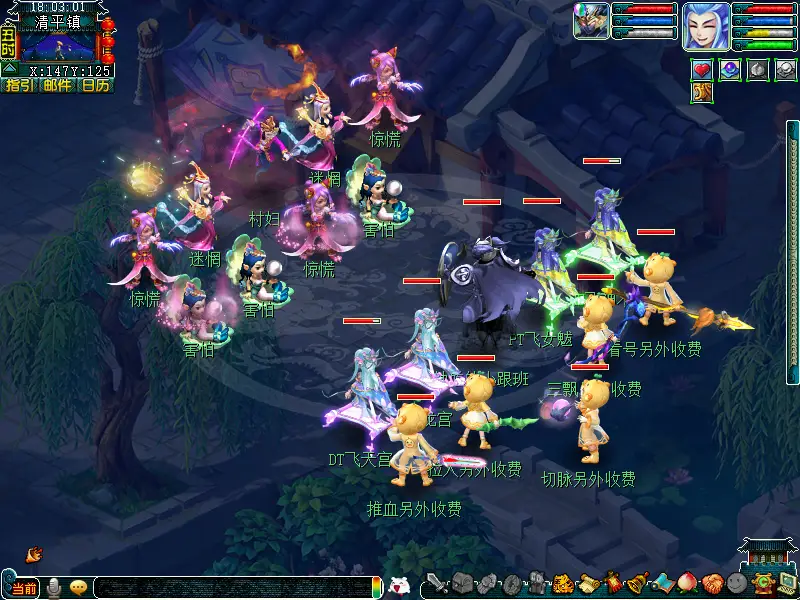The width and height of the screenshot is (800, 600).
Task: Click the golden dragon buff icon
Action: [x=702, y=93]
